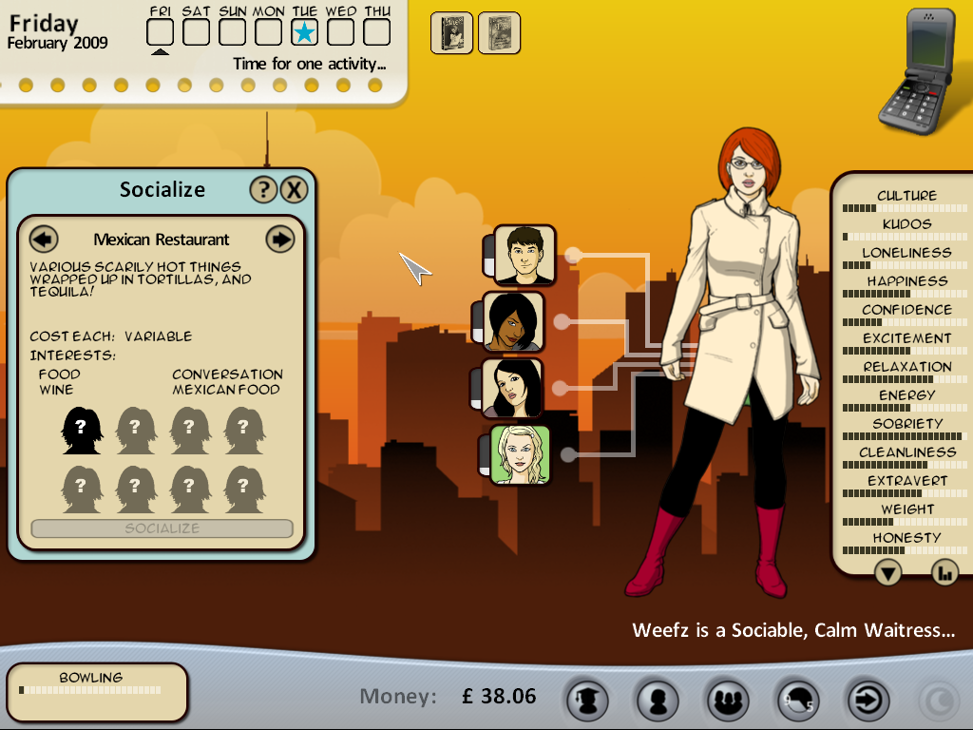Open the stats bar chart button
The image size is (973, 730).
(944, 572)
